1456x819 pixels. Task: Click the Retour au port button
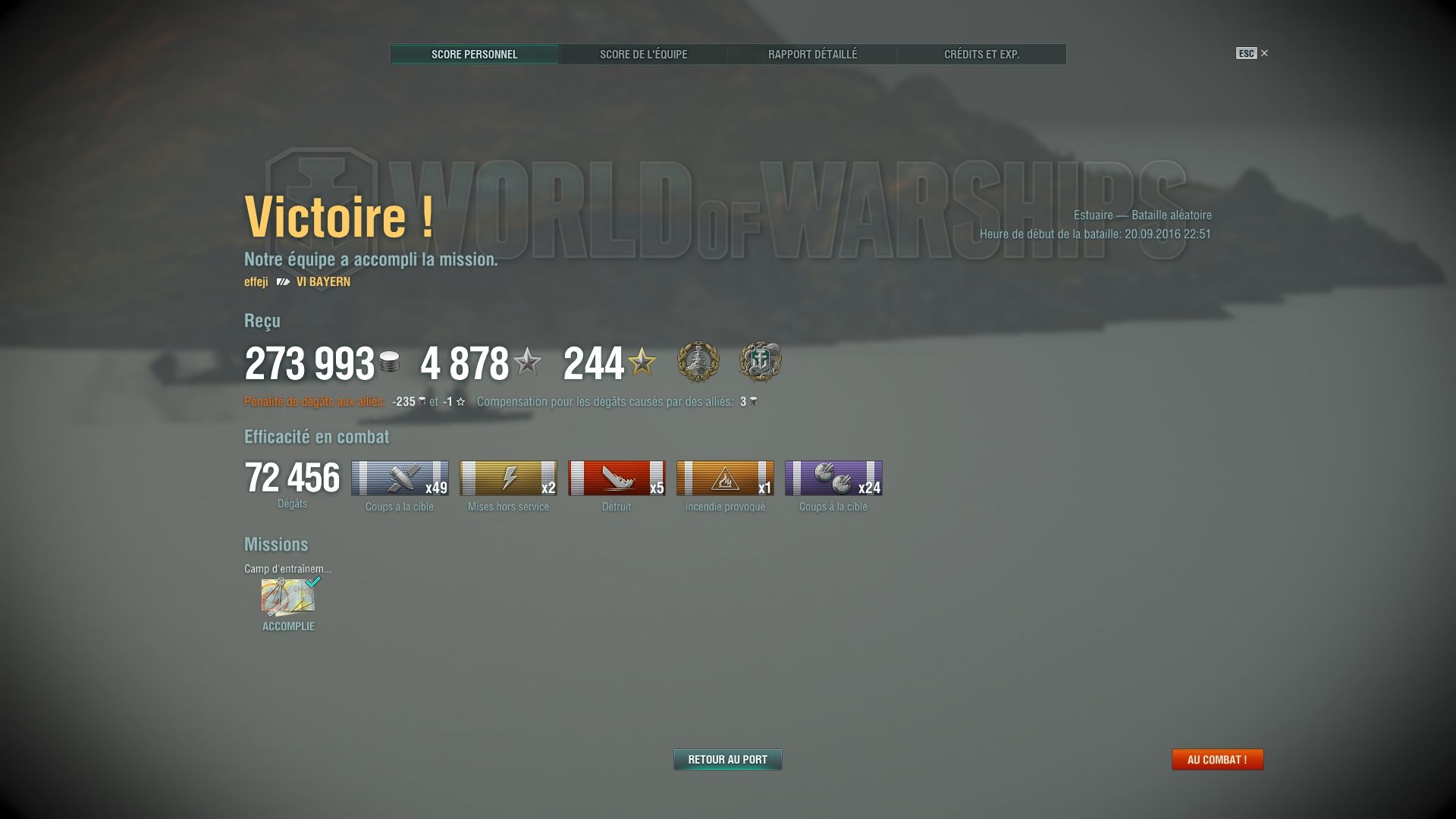point(727,759)
